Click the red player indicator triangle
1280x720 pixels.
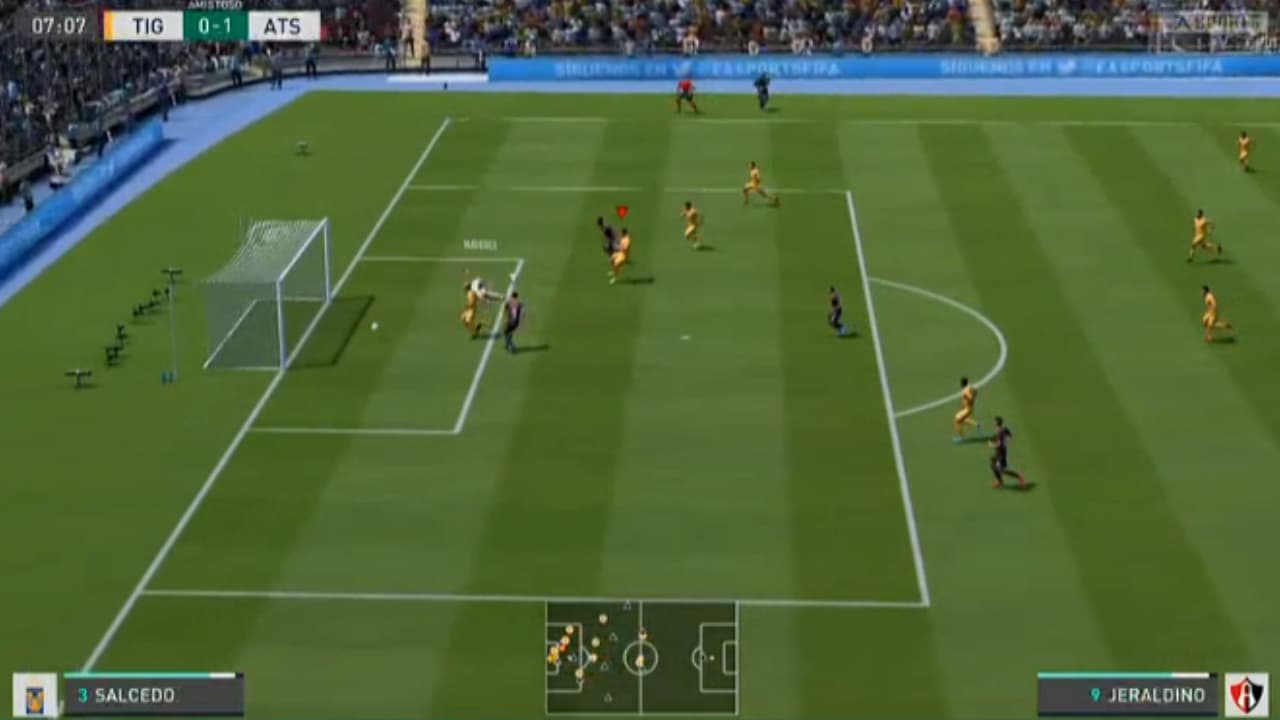pyautogui.click(x=621, y=212)
